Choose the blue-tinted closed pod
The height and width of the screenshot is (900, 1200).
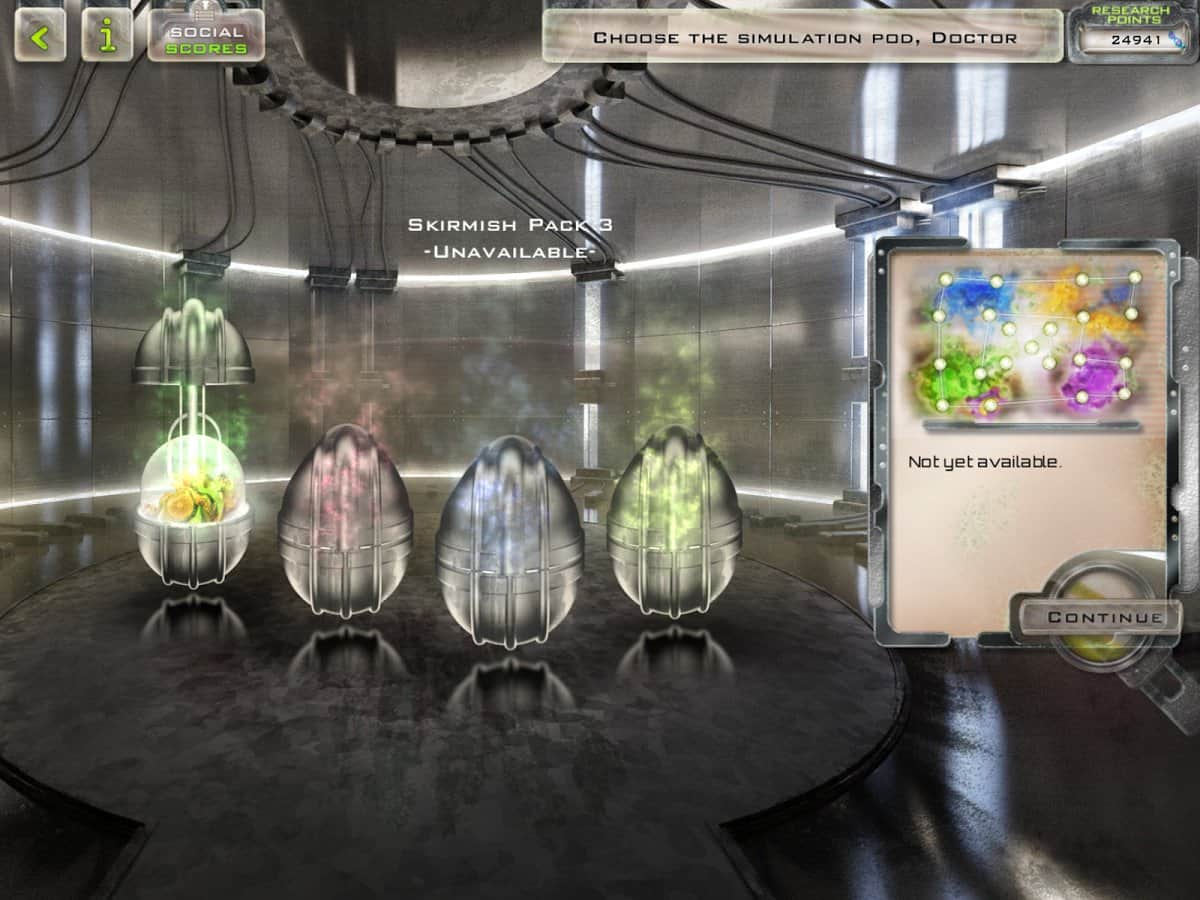[x=510, y=532]
